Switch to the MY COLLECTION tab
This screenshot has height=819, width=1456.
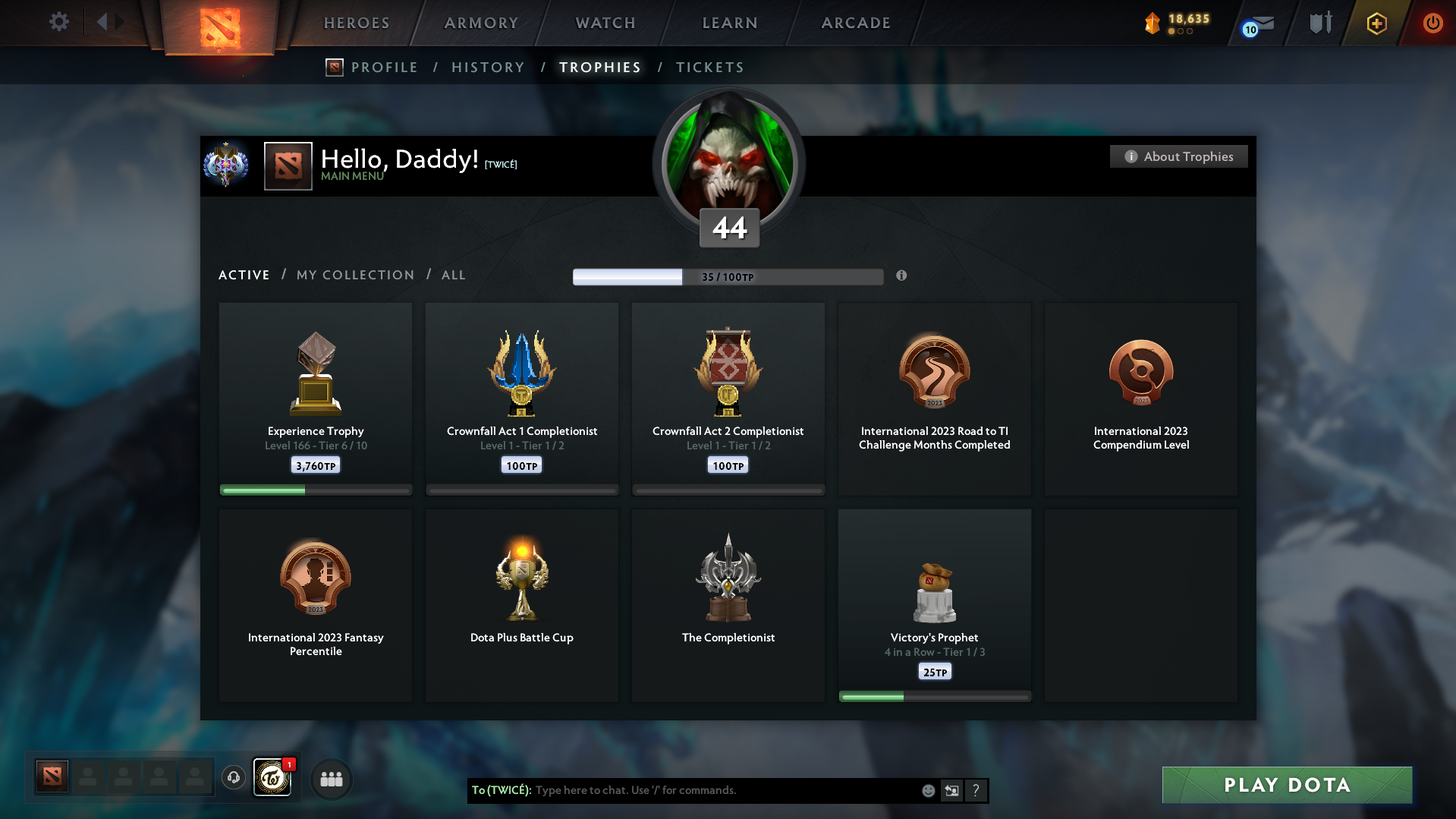tap(355, 275)
